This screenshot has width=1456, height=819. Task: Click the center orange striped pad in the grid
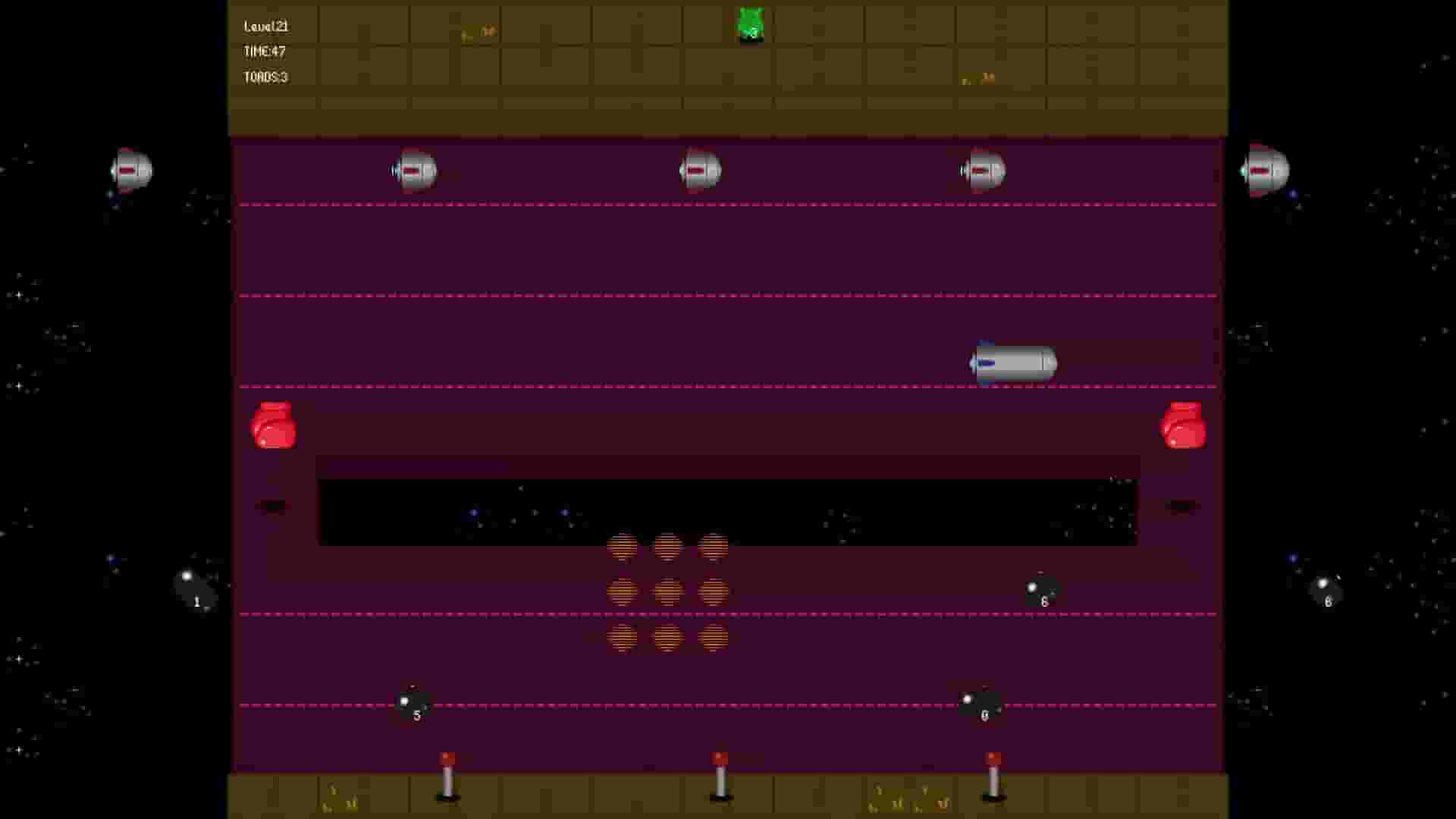[668, 594]
